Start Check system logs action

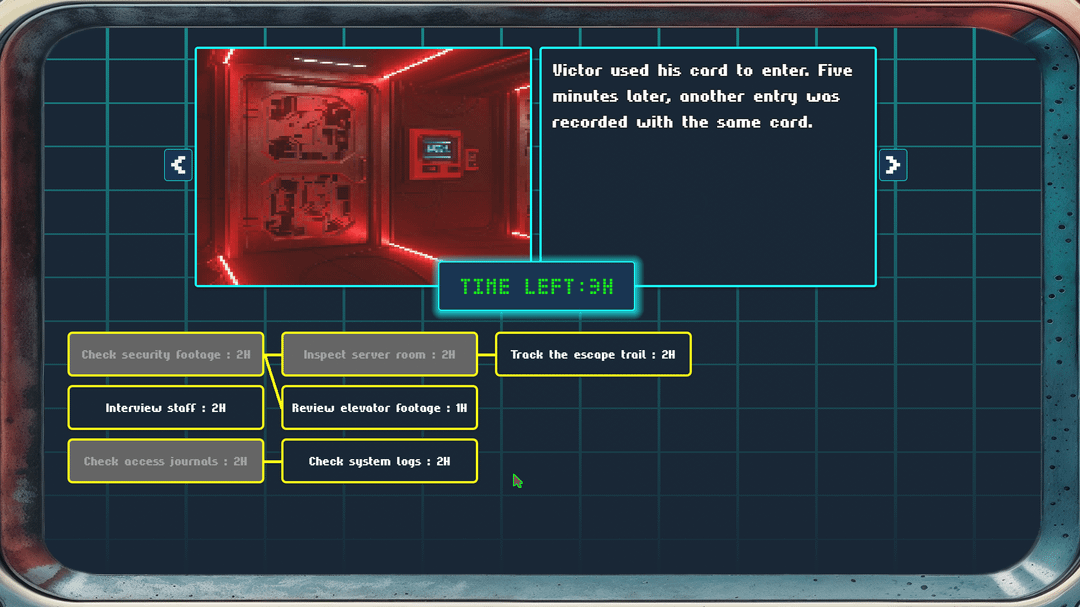tap(379, 462)
